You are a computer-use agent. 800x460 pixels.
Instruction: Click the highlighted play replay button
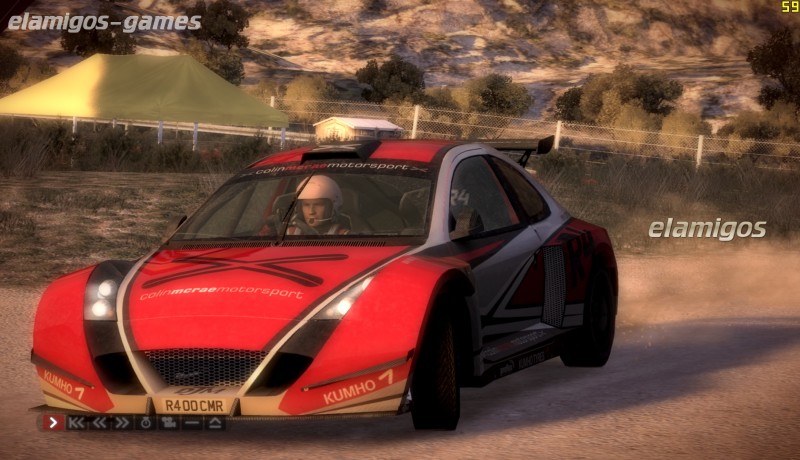point(53,423)
